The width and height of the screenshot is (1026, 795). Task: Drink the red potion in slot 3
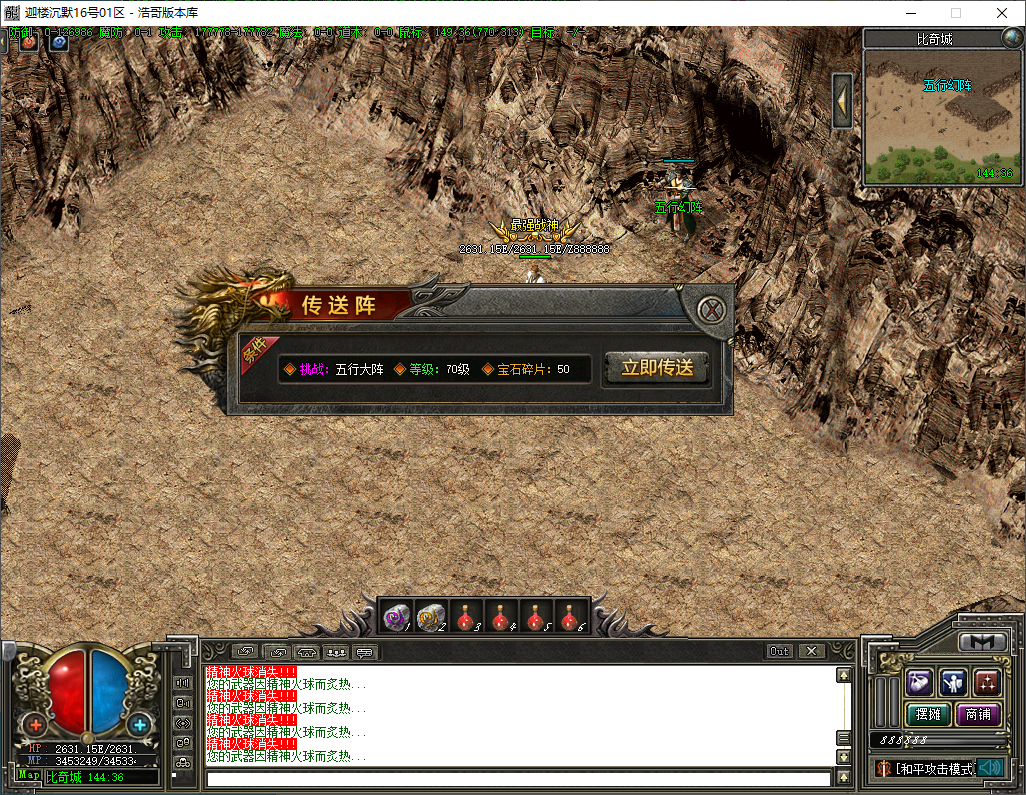pyautogui.click(x=467, y=618)
